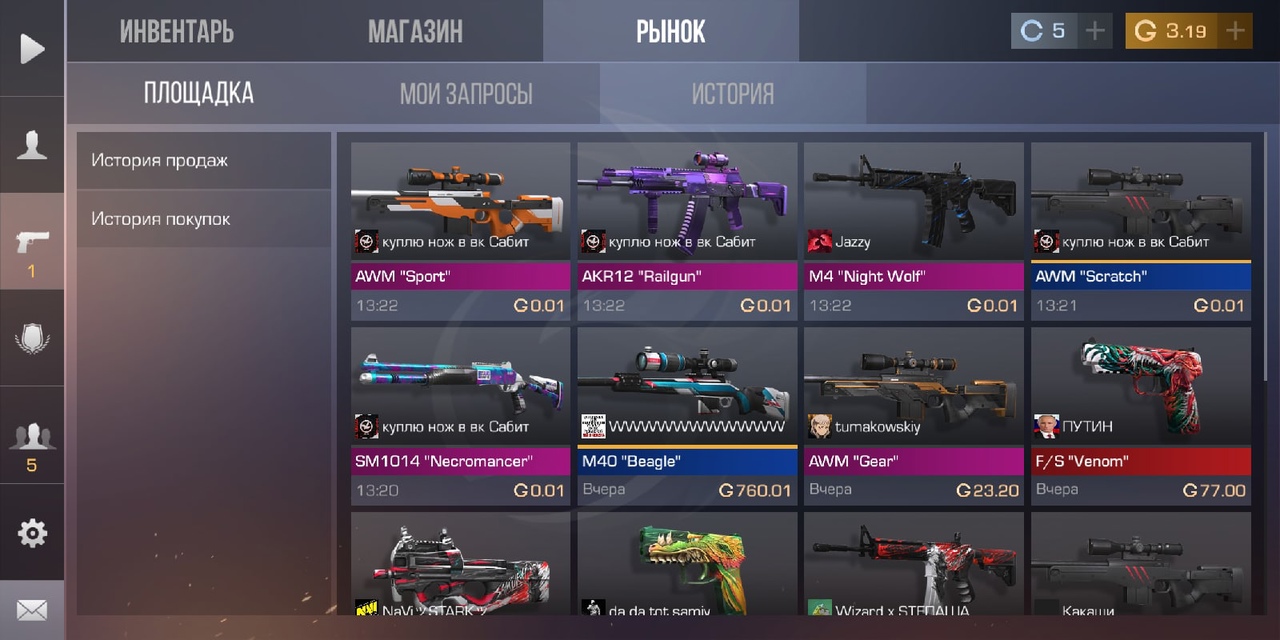
Task: Open the История sub-tab
Action: pos(733,94)
